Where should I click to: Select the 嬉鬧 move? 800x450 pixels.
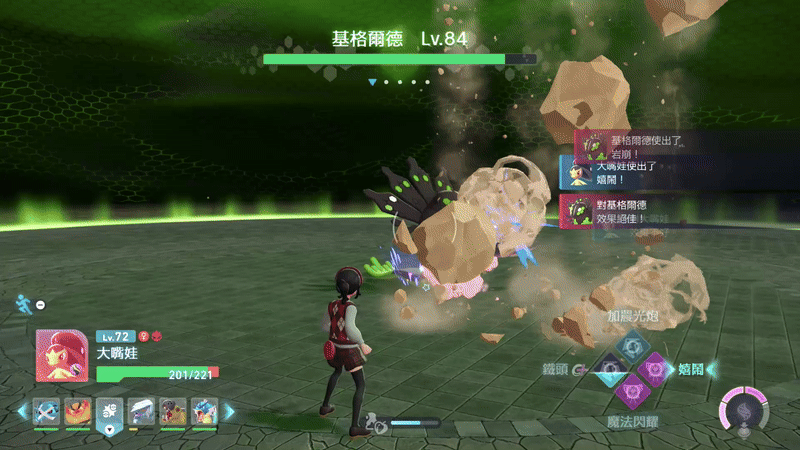pos(654,370)
